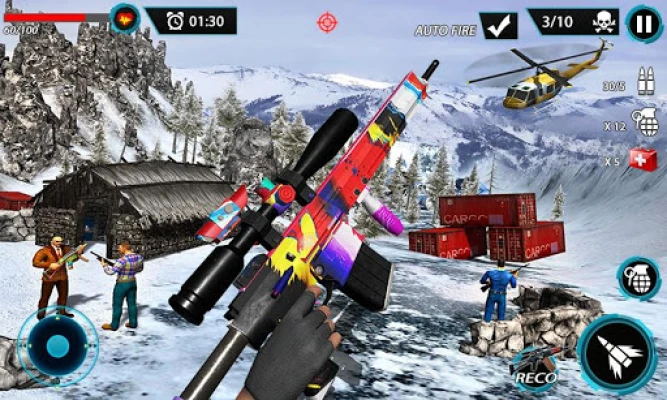Fire the weapon with the bullet button
This screenshot has width=667, height=400.
(617, 353)
